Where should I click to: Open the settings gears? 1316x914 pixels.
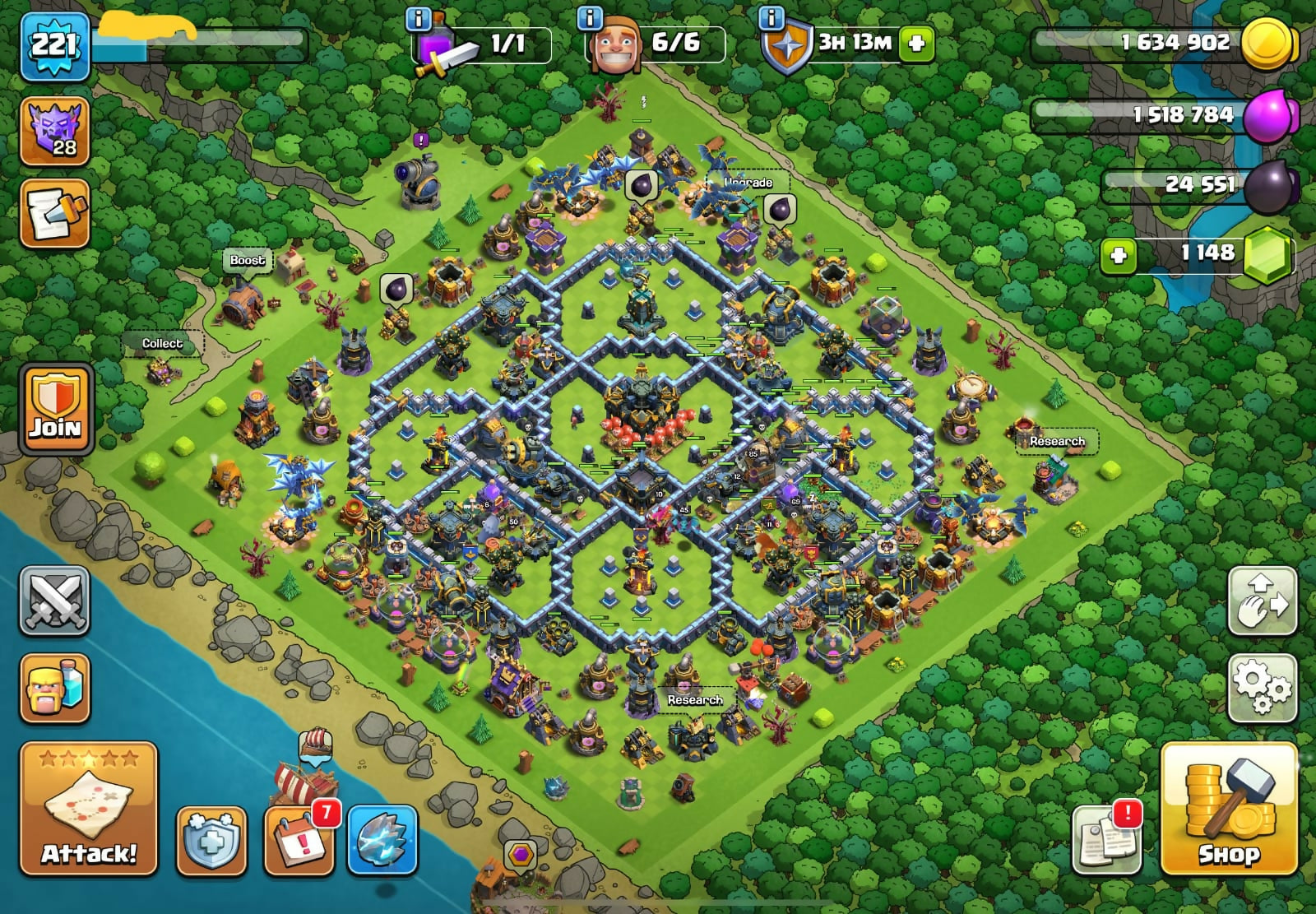point(1263,686)
